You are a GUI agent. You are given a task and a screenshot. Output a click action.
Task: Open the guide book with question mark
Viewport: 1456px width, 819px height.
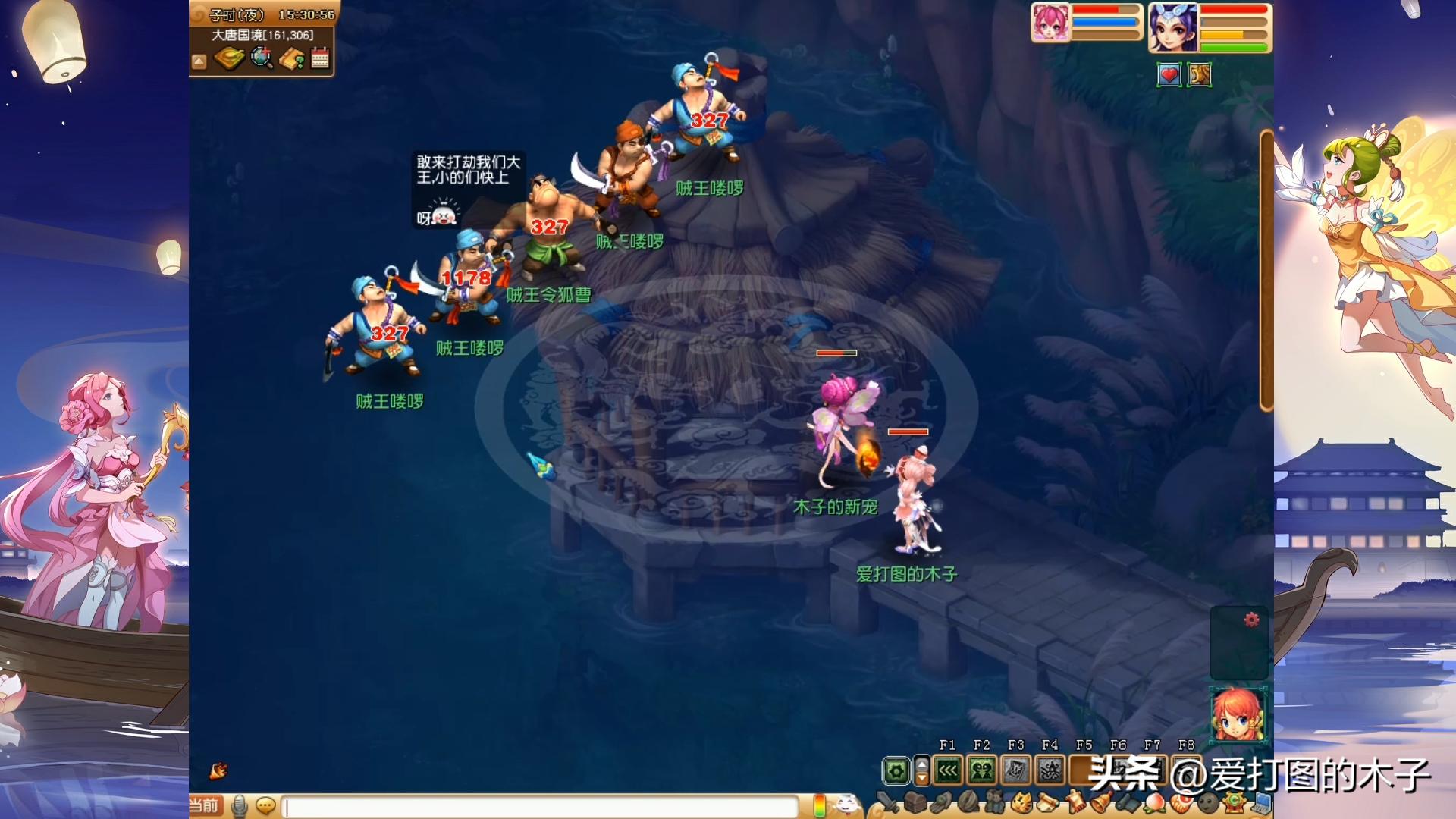click(x=291, y=58)
